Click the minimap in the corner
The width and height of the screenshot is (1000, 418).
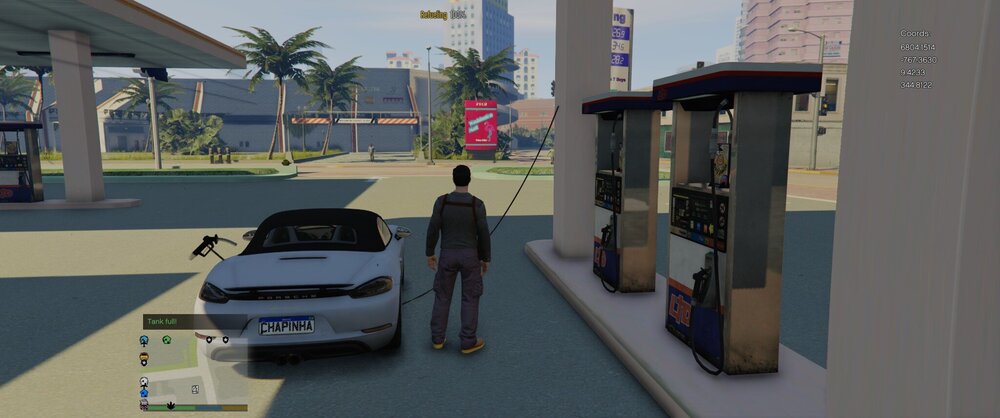coord(195,370)
